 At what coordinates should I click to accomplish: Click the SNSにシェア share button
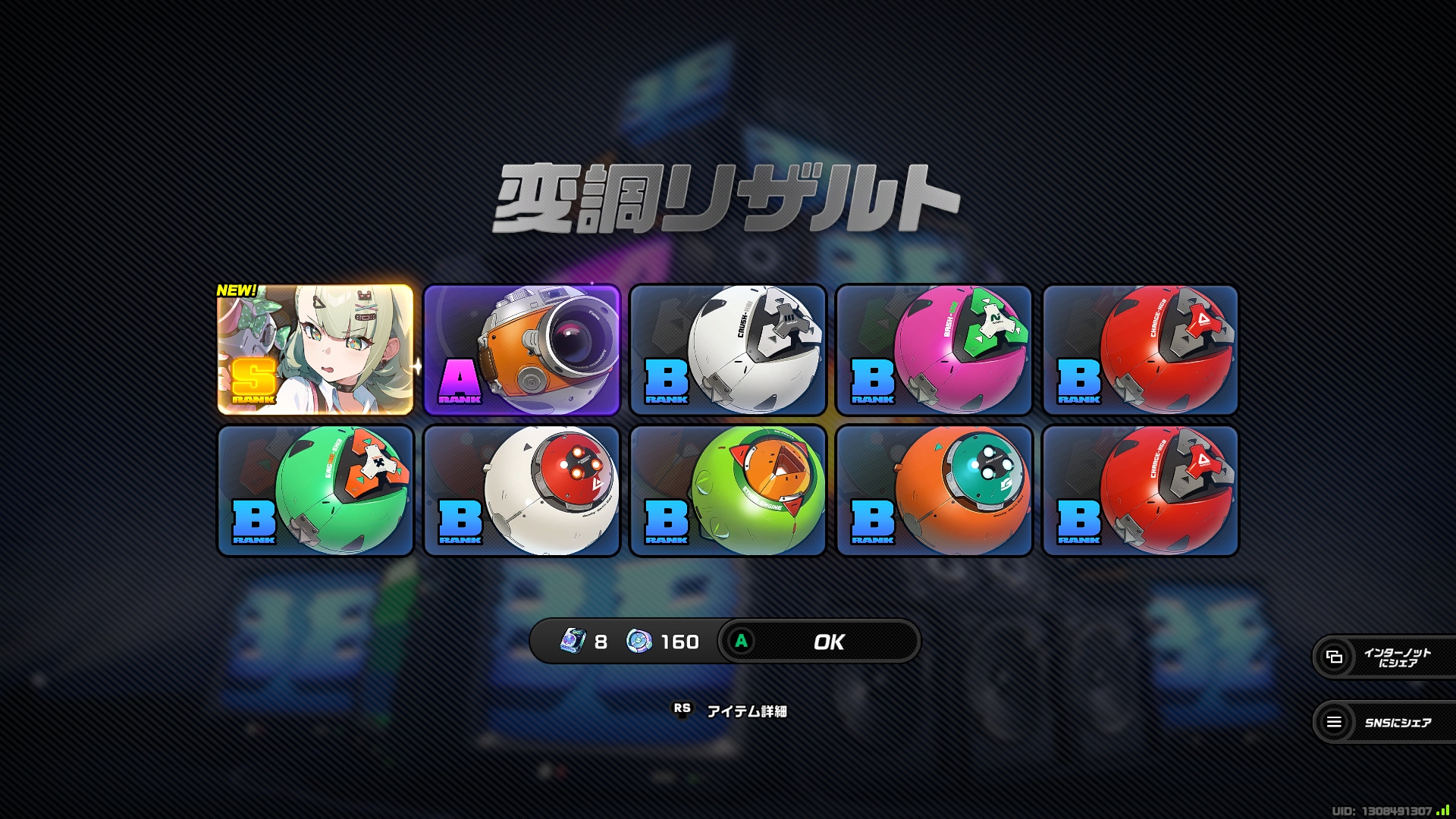tap(1384, 722)
